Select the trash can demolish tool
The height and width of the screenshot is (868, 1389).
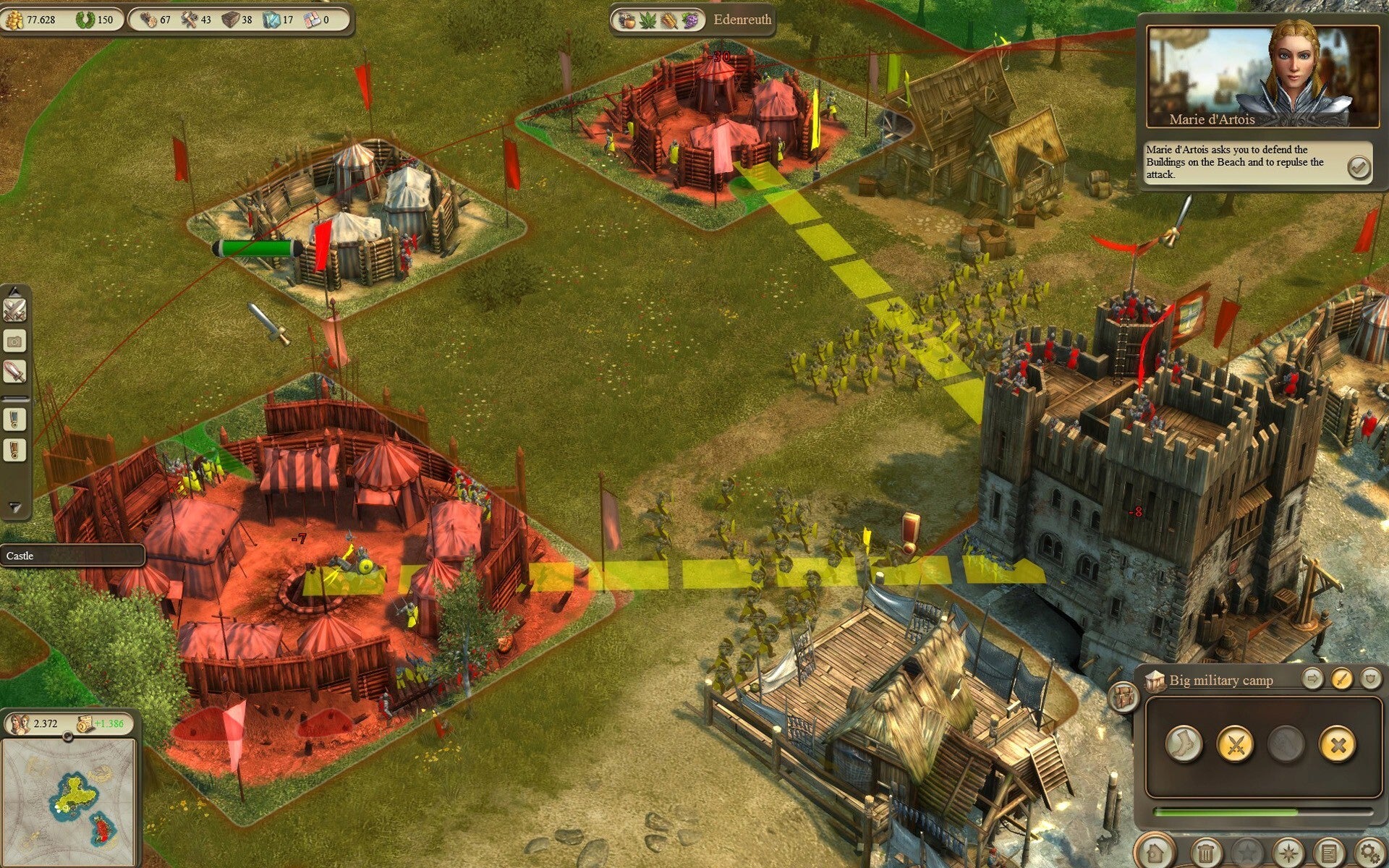point(1205,854)
